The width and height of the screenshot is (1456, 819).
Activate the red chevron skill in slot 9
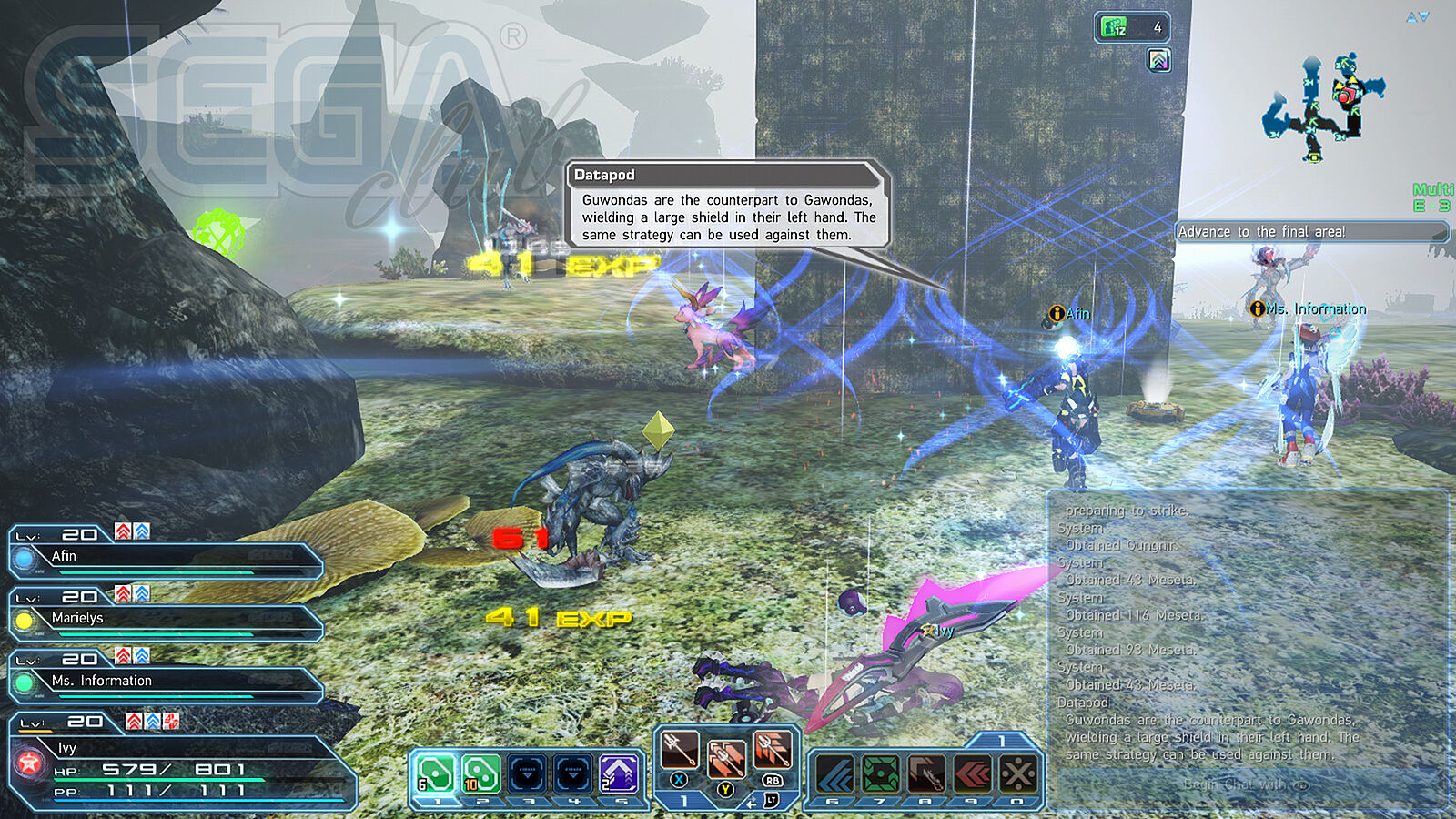click(972, 774)
